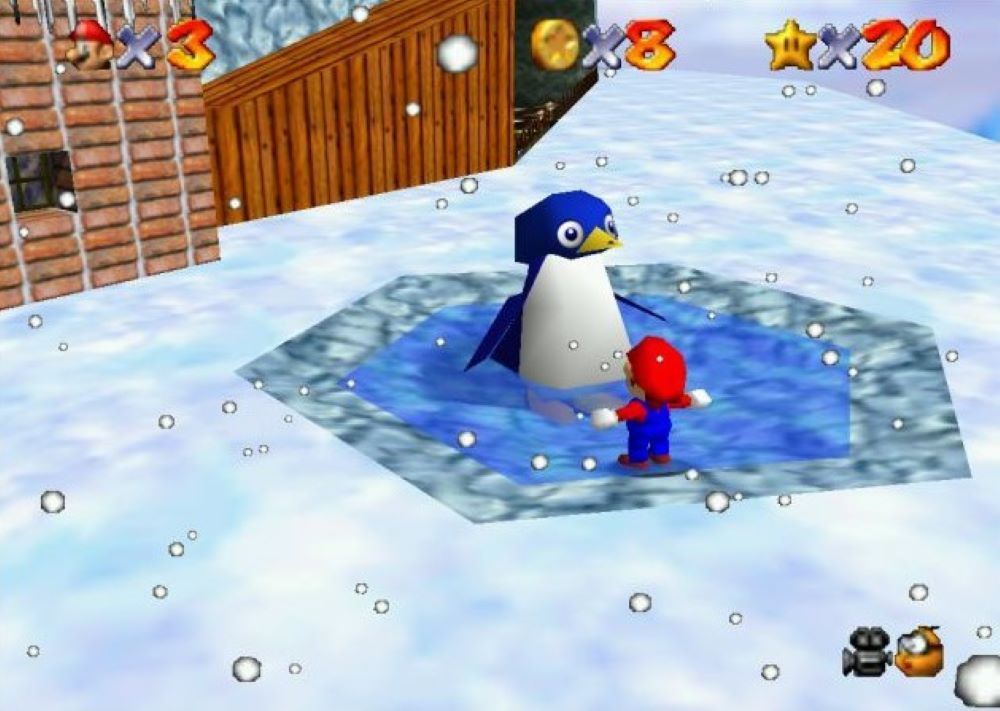Viewport: 1000px width, 711px height.
Task: Click the Mario head lives icon
Action: pos(90,46)
